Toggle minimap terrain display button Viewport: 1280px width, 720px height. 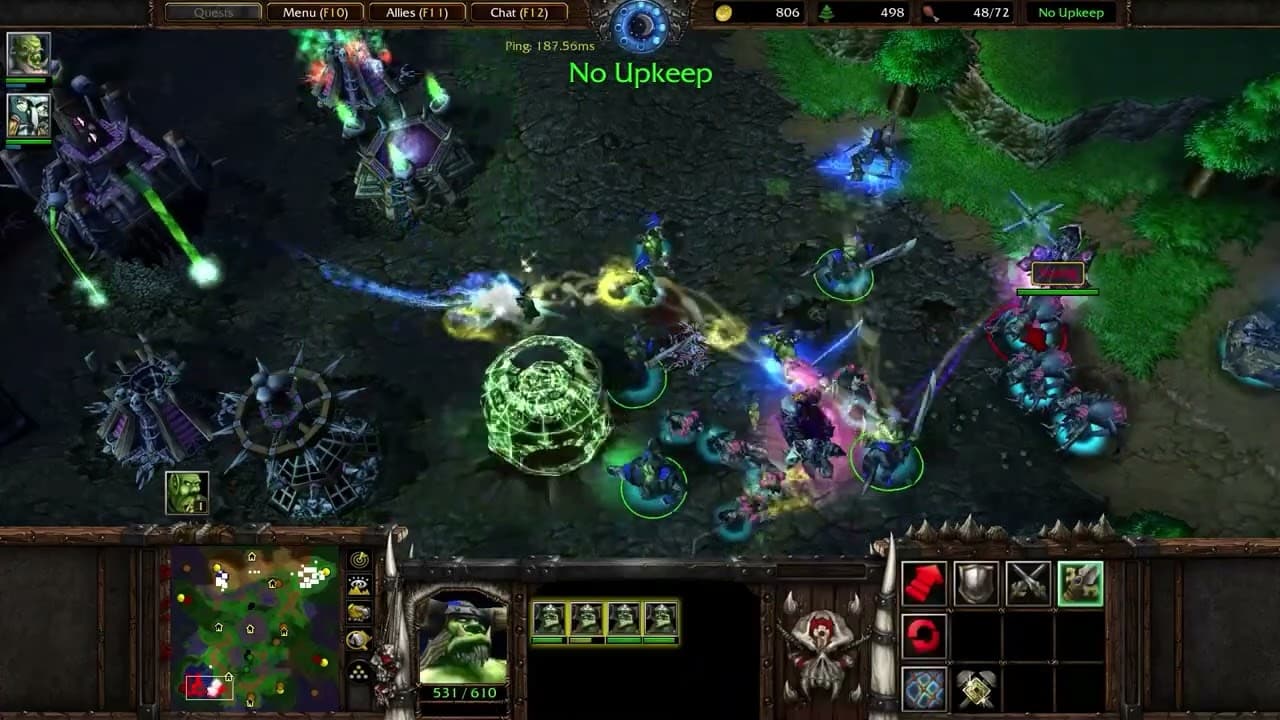(358, 586)
